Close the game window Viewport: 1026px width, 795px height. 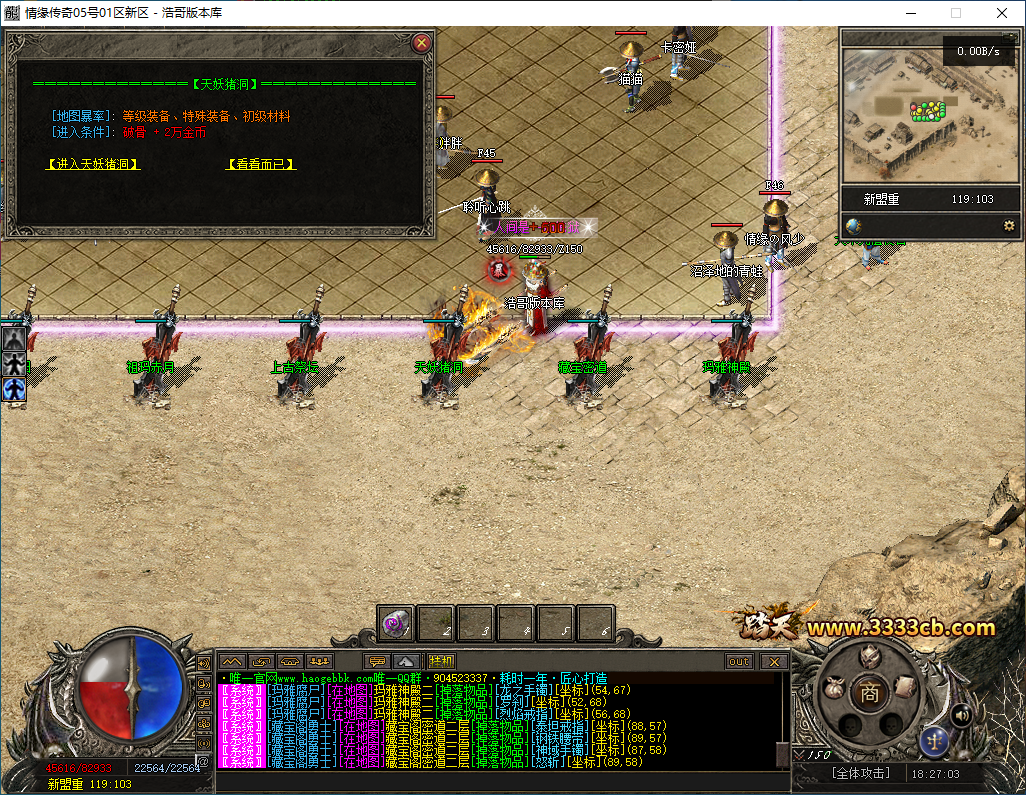(1002, 13)
